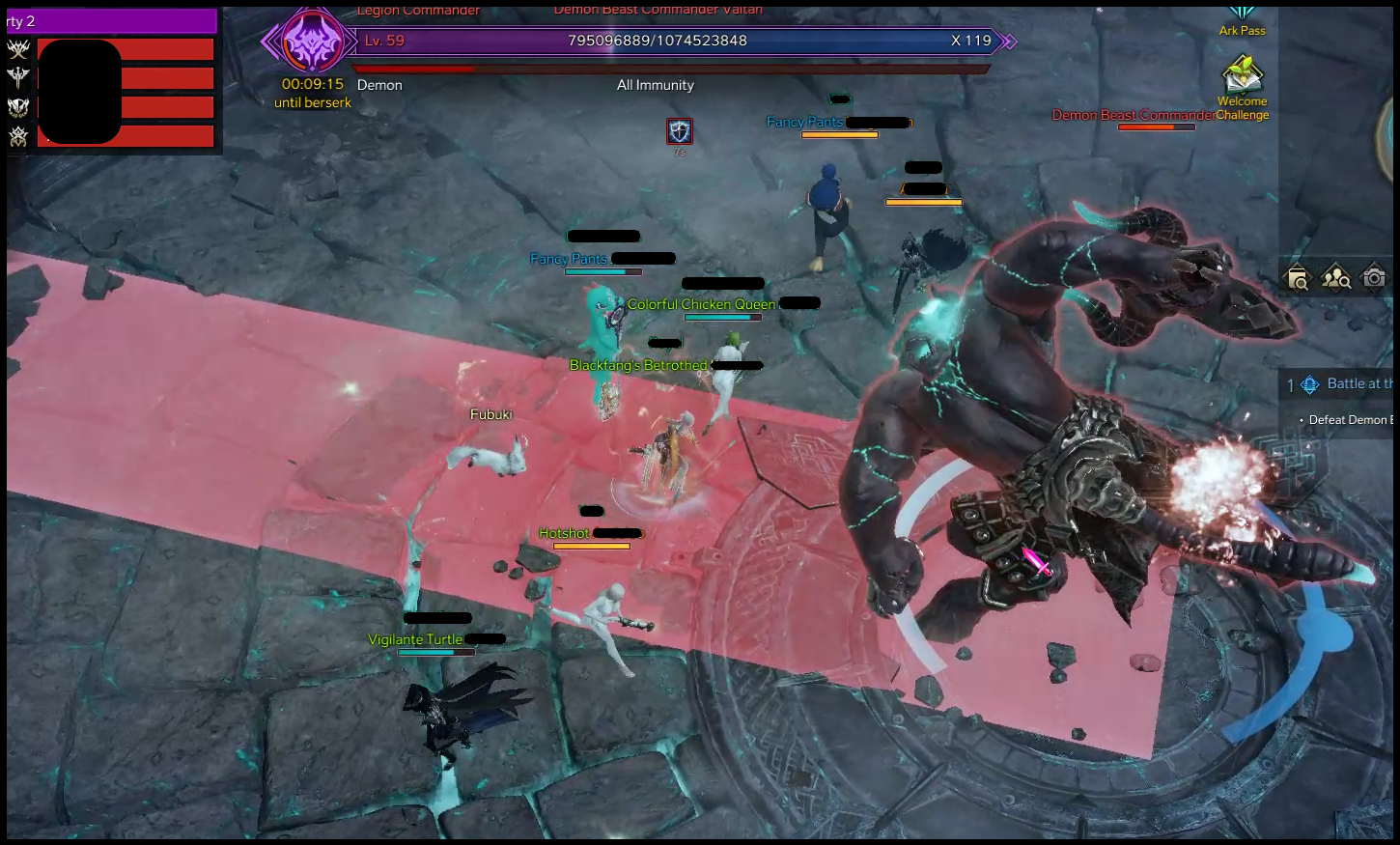Open the document search icon beside party search
Viewport: 1400px width, 845px height.
(1298, 280)
